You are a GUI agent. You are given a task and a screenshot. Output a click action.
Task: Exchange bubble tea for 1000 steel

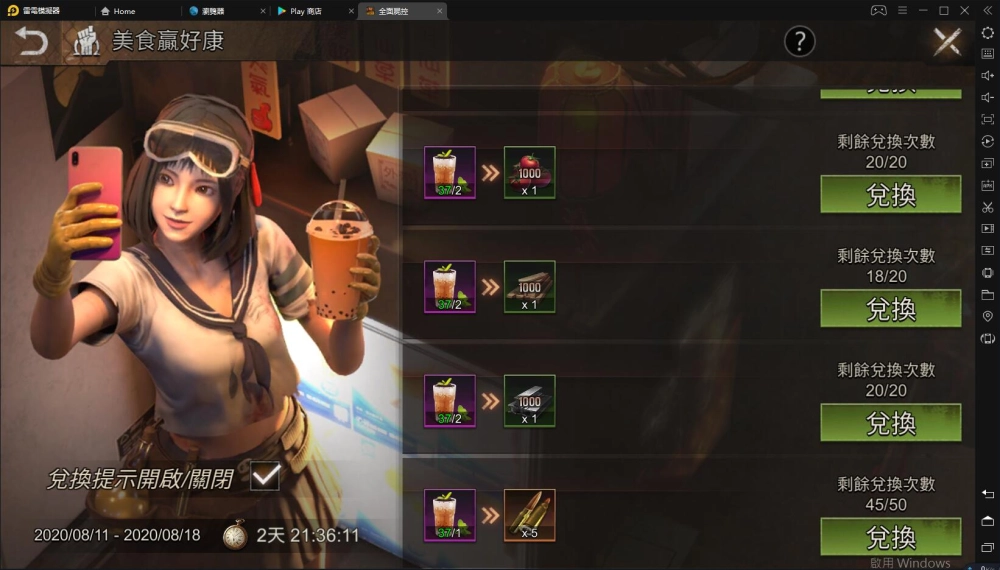(890, 423)
